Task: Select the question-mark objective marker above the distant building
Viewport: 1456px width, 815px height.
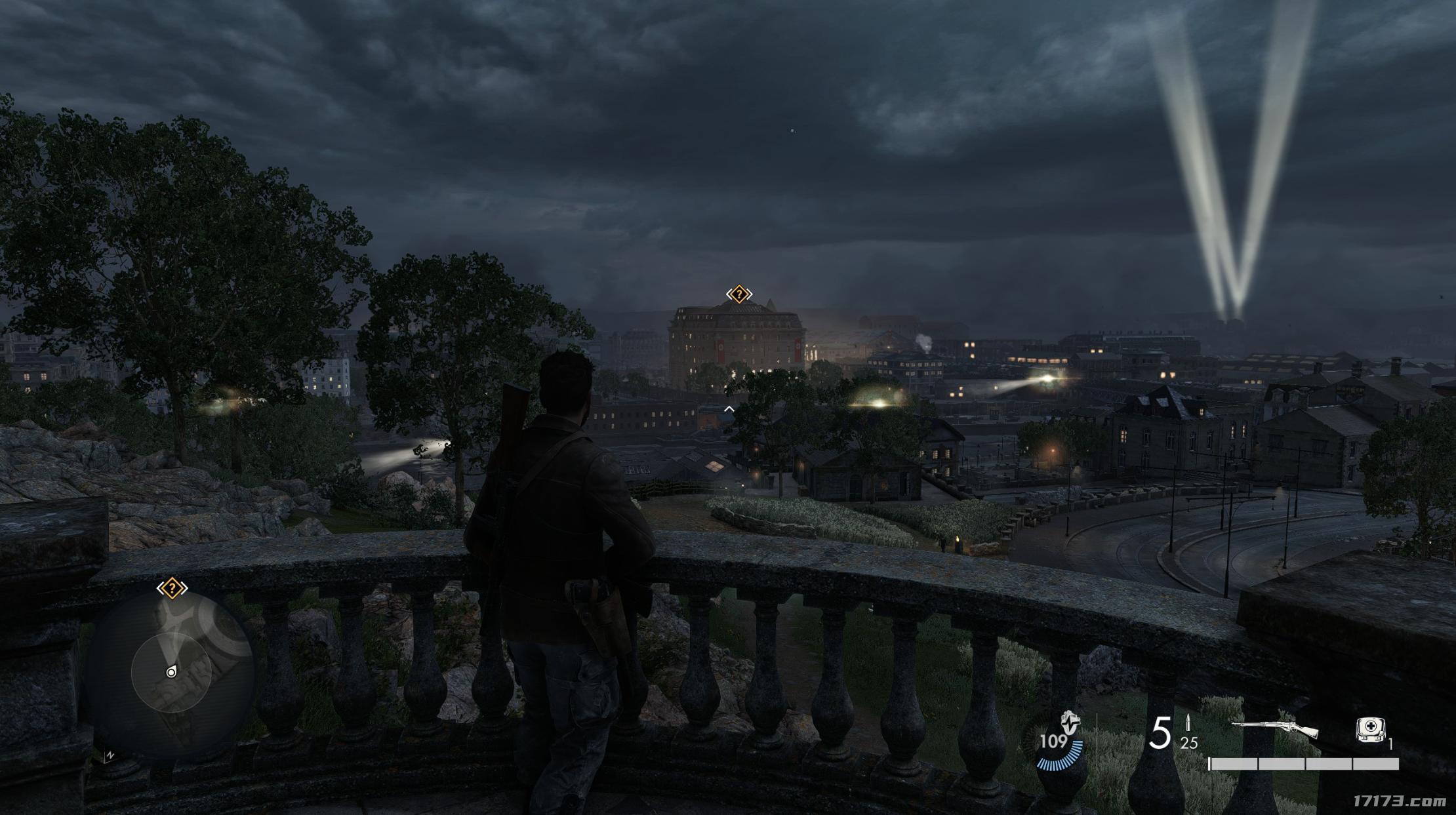Action: pyautogui.click(x=739, y=294)
